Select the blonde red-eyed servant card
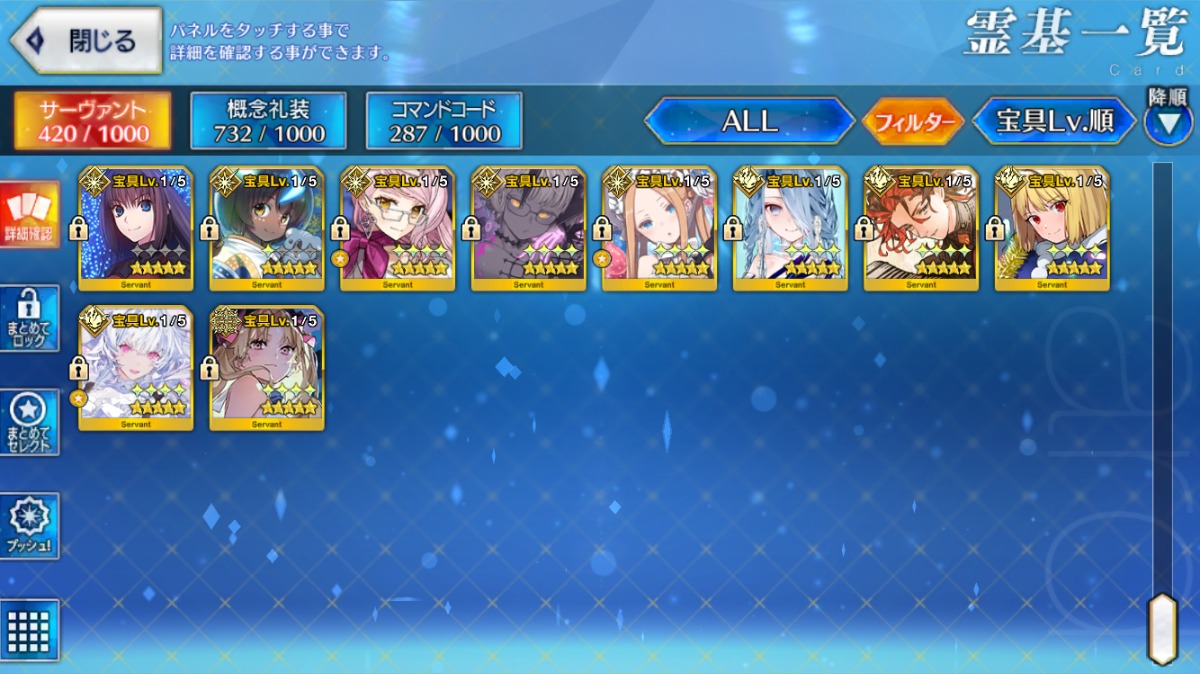The image size is (1200, 674). pyautogui.click(x=1052, y=229)
